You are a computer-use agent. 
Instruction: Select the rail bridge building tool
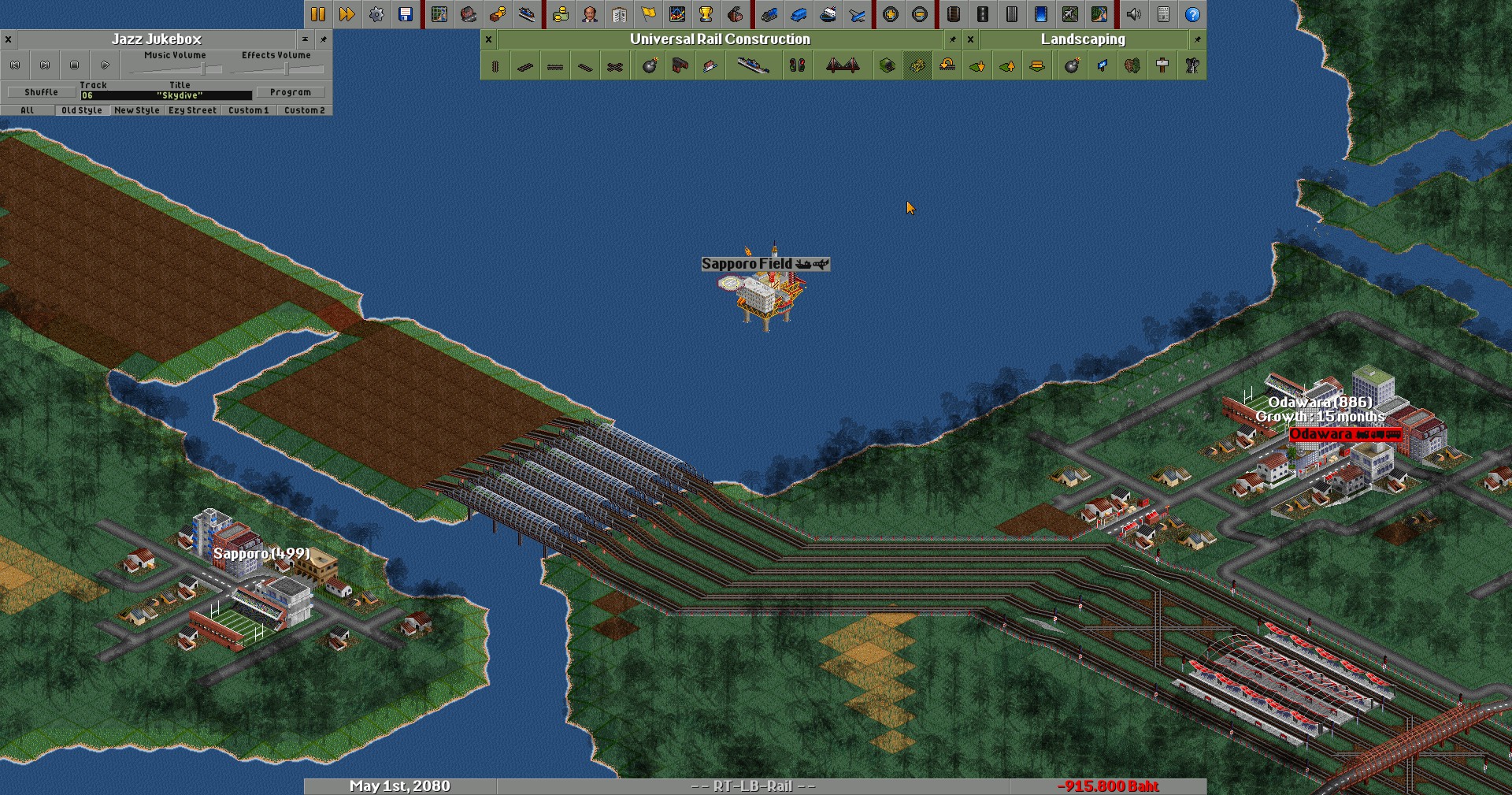click(843, 65)
